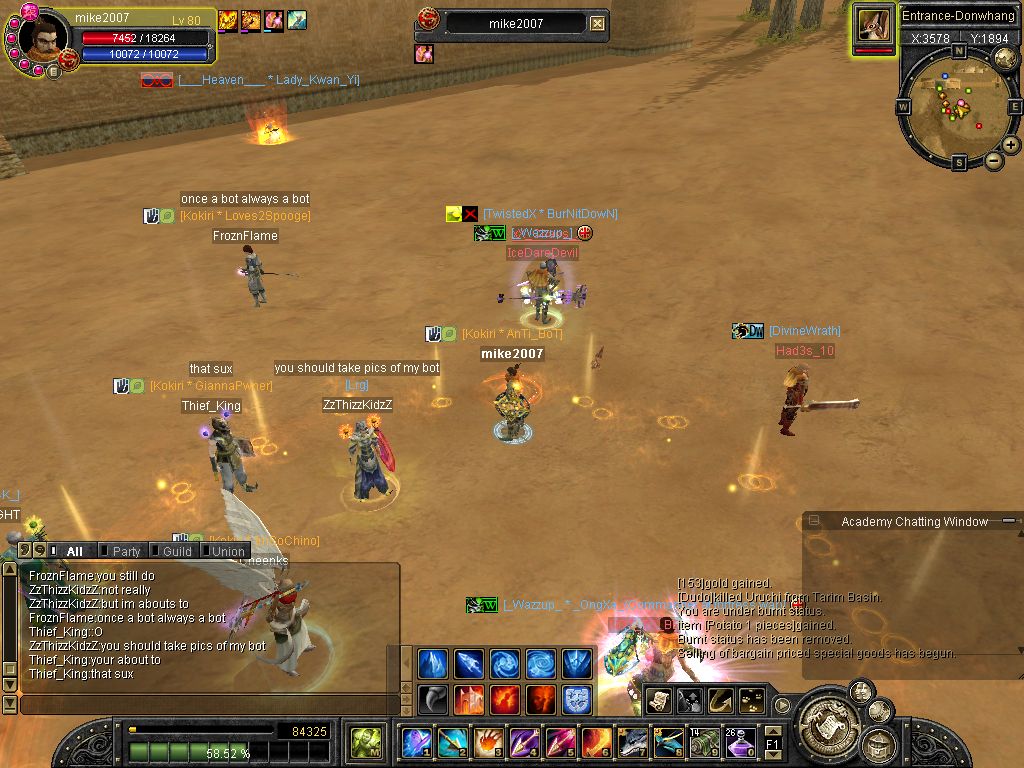Screen dimensions: 1024x768
Task: Click the F1 hotbar page up arrow
Action: 773,732
